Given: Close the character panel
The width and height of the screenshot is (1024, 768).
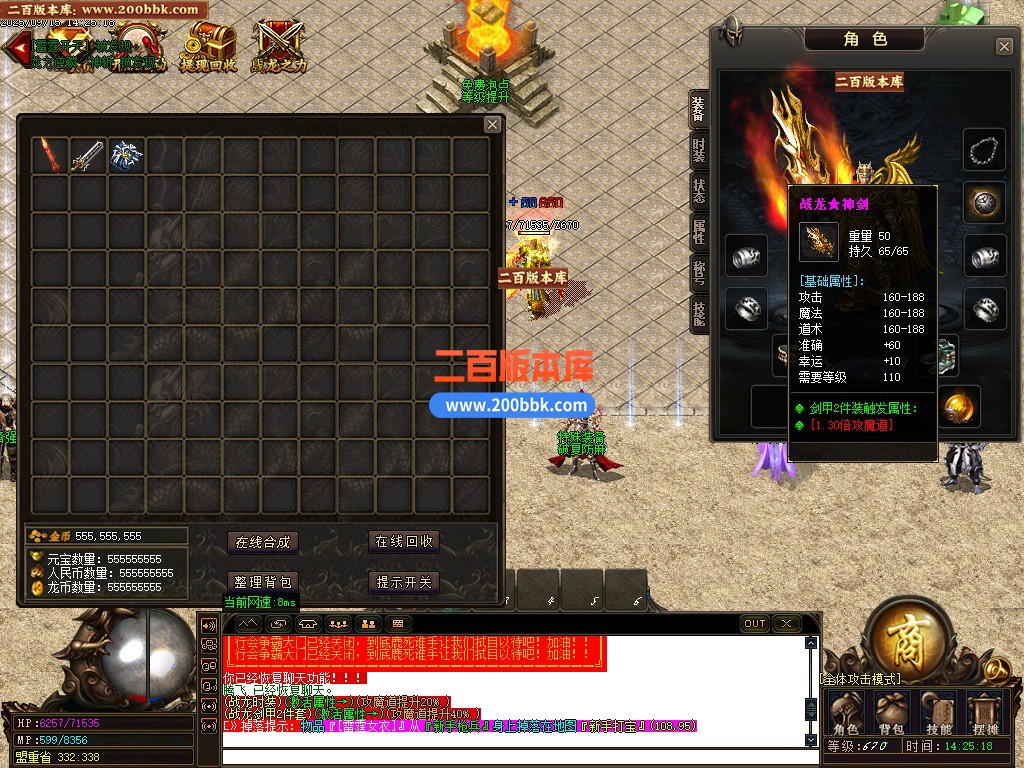Looking at the screenshot, I should [1004, 47].
